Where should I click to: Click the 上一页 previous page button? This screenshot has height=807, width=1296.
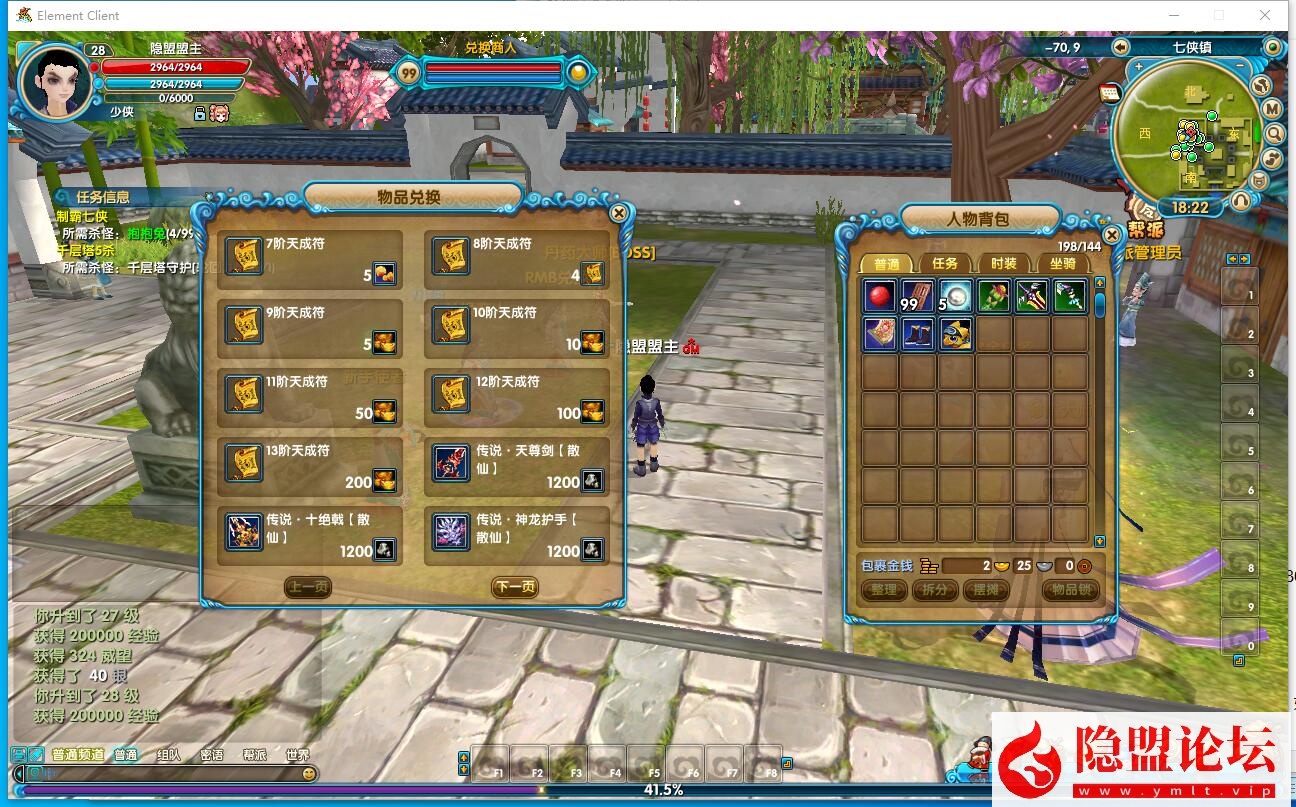point(308,587)
